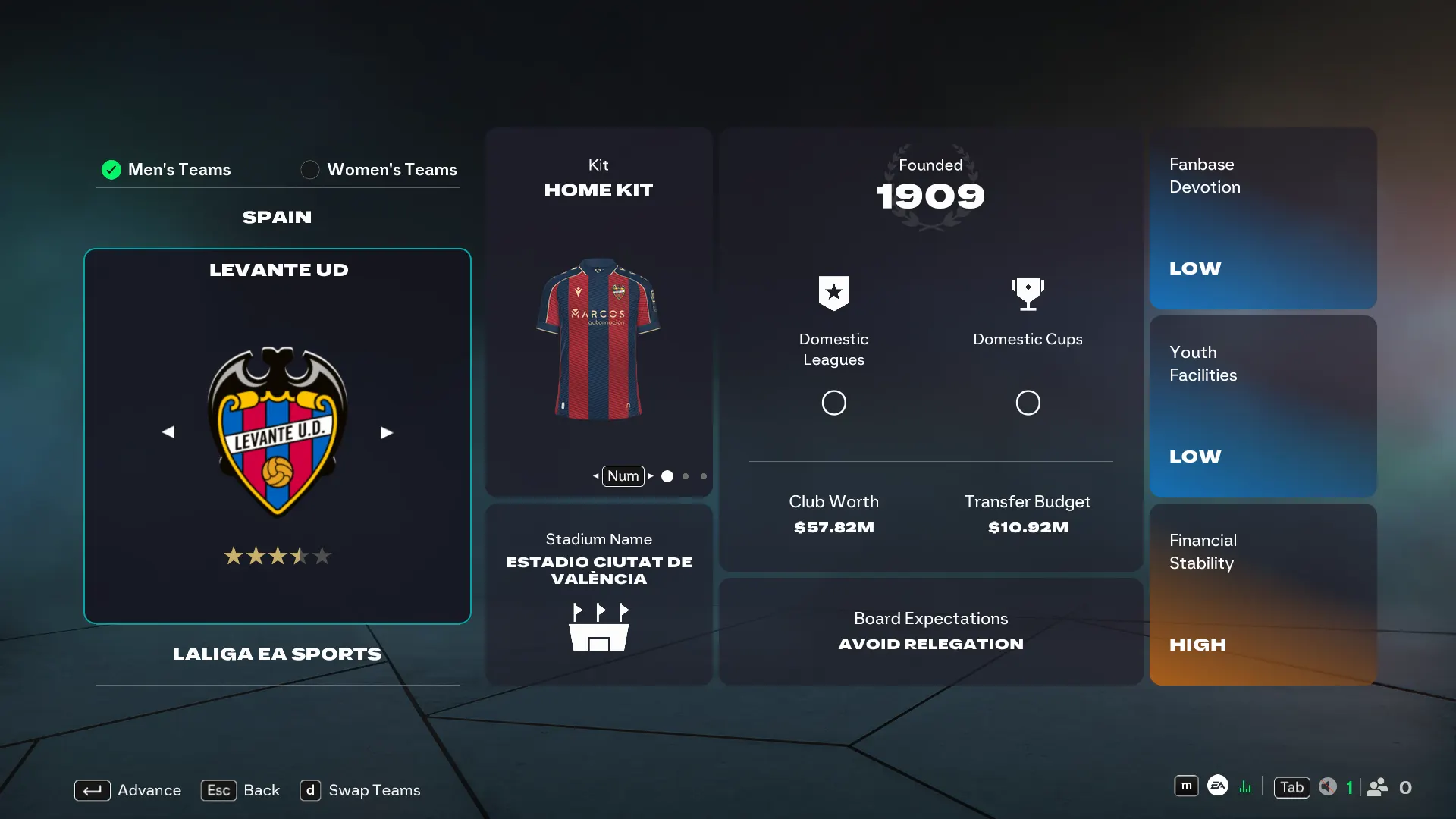This screenshot has height=819, width=1456.
Task: Show the previous team with left arrow
Action: click(168, 432)
